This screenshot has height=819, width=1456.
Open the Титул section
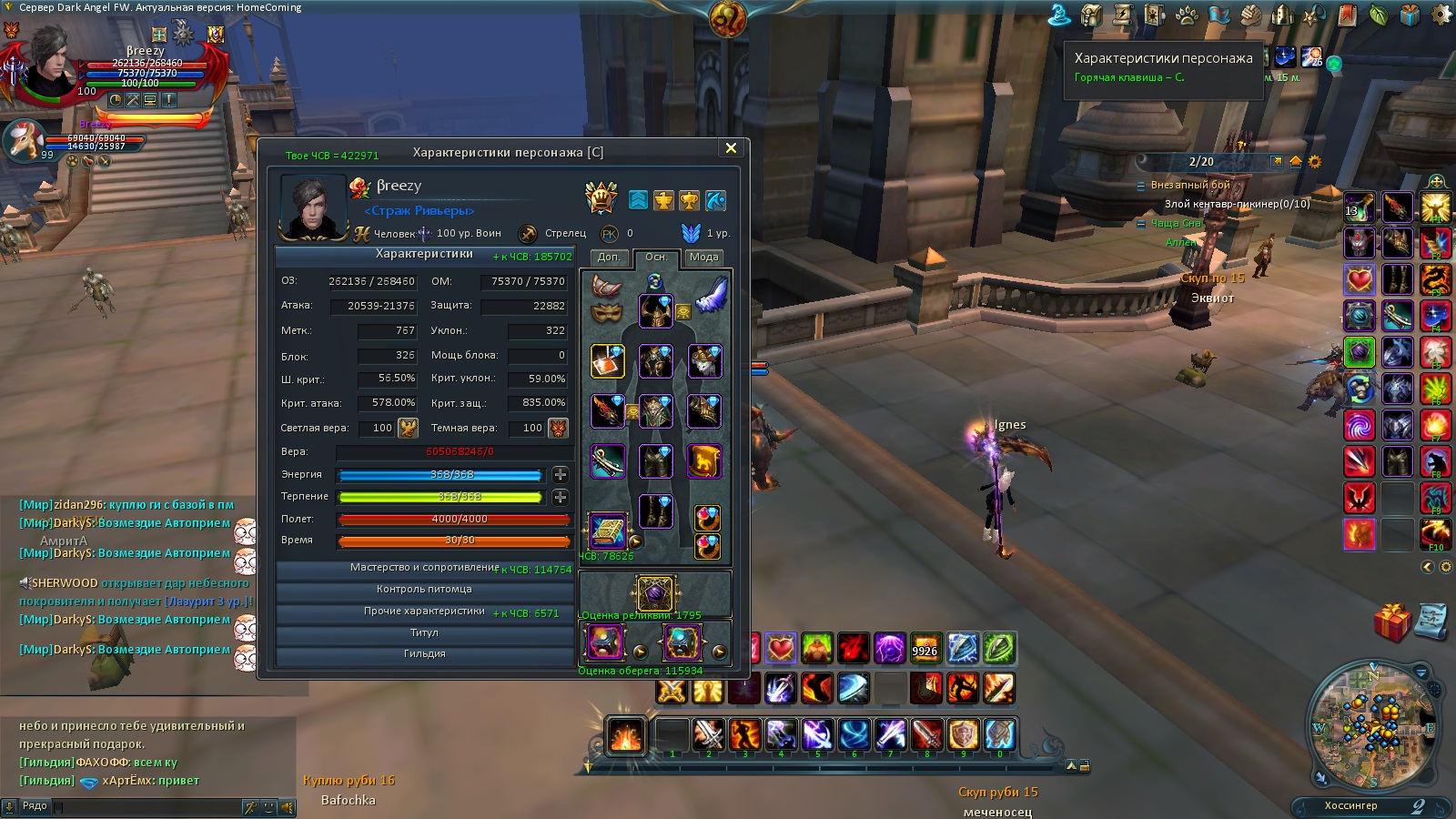(x=424, y=632)
